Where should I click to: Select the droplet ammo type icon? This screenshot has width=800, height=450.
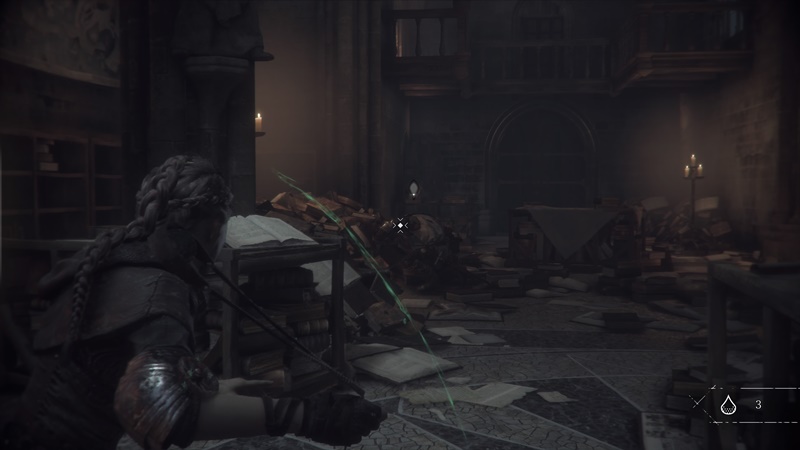(727, 405)
